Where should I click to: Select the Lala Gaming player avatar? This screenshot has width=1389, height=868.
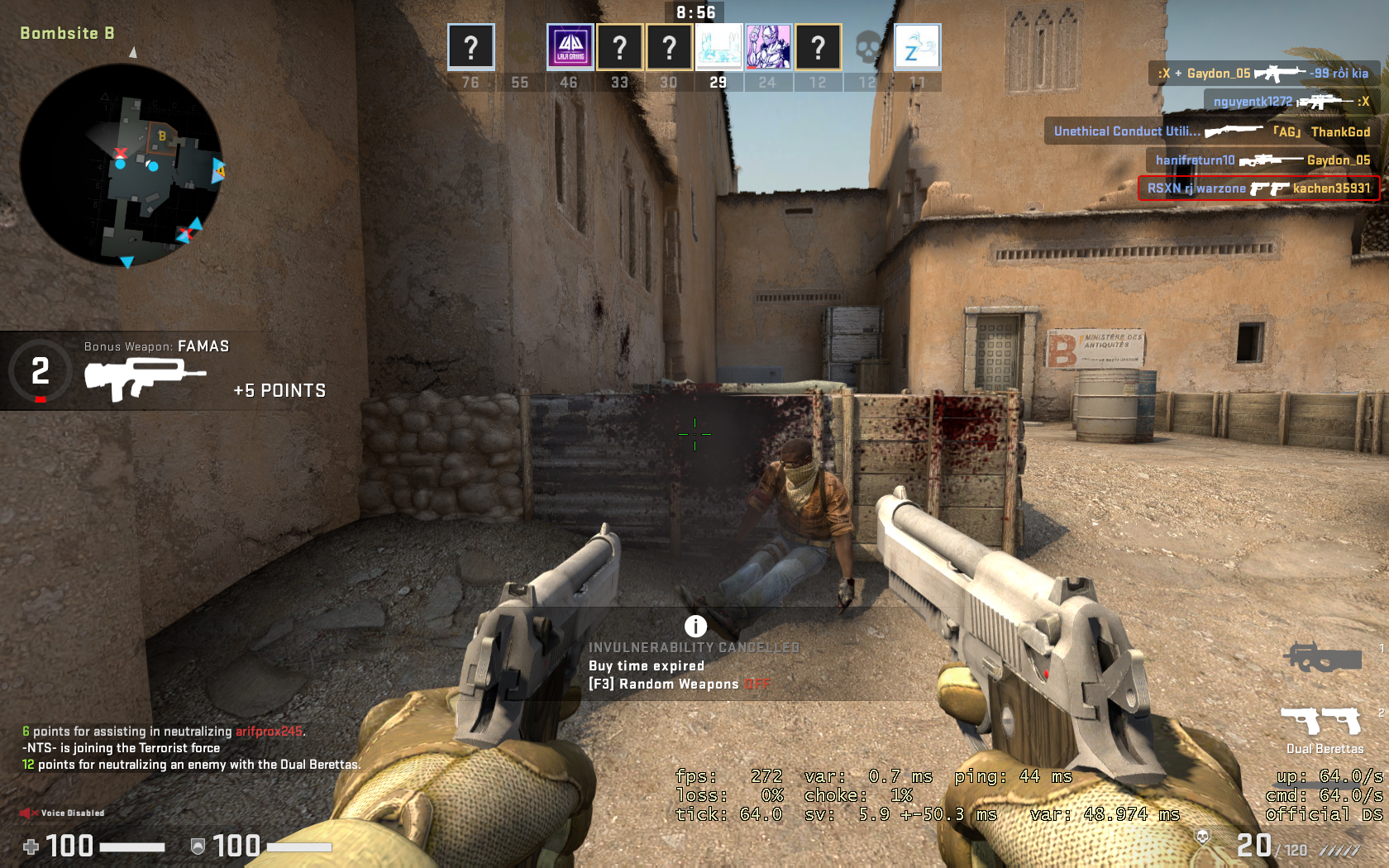point(570,47)
